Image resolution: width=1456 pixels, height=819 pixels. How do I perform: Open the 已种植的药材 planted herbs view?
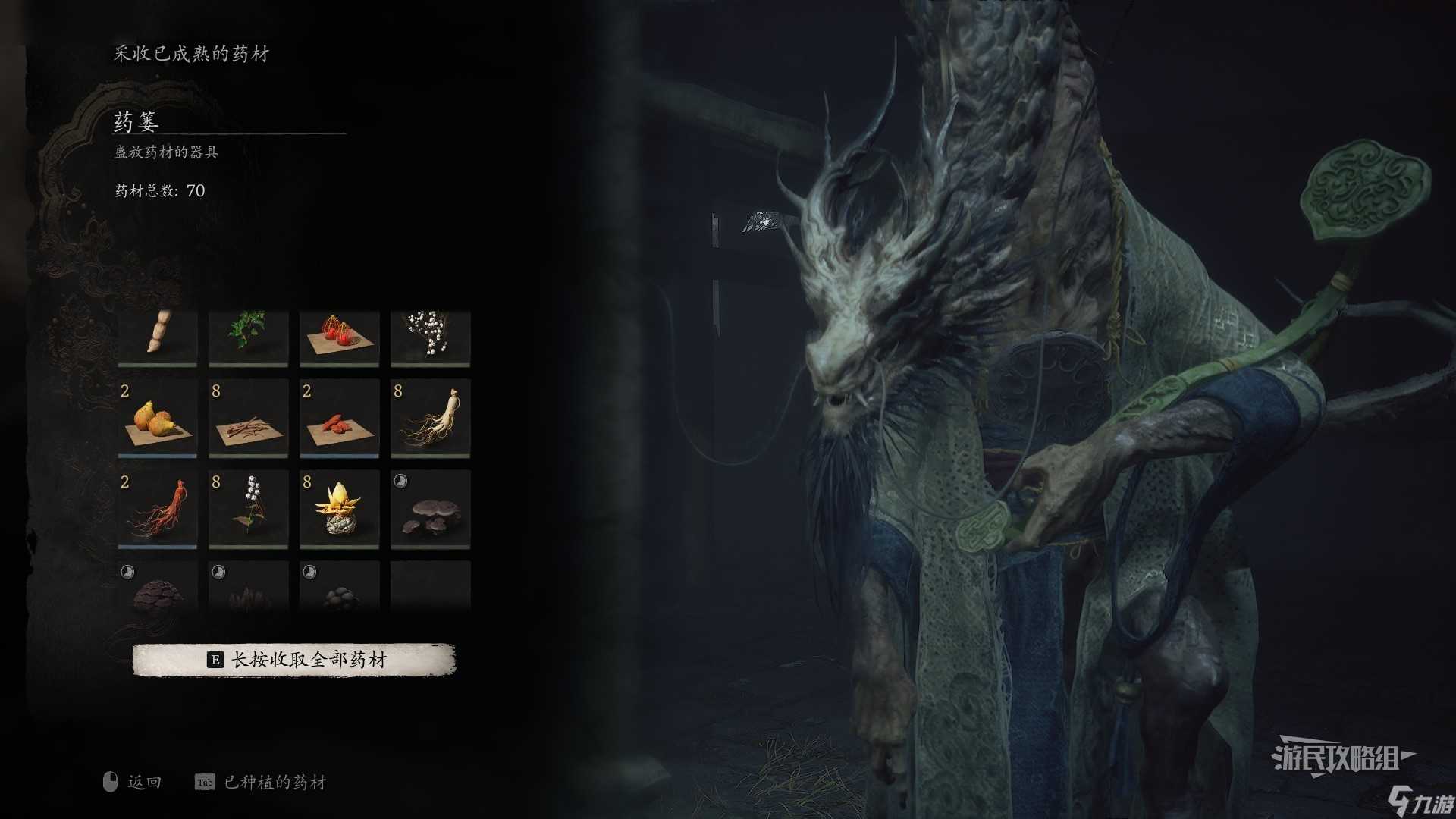coord(262,782)
